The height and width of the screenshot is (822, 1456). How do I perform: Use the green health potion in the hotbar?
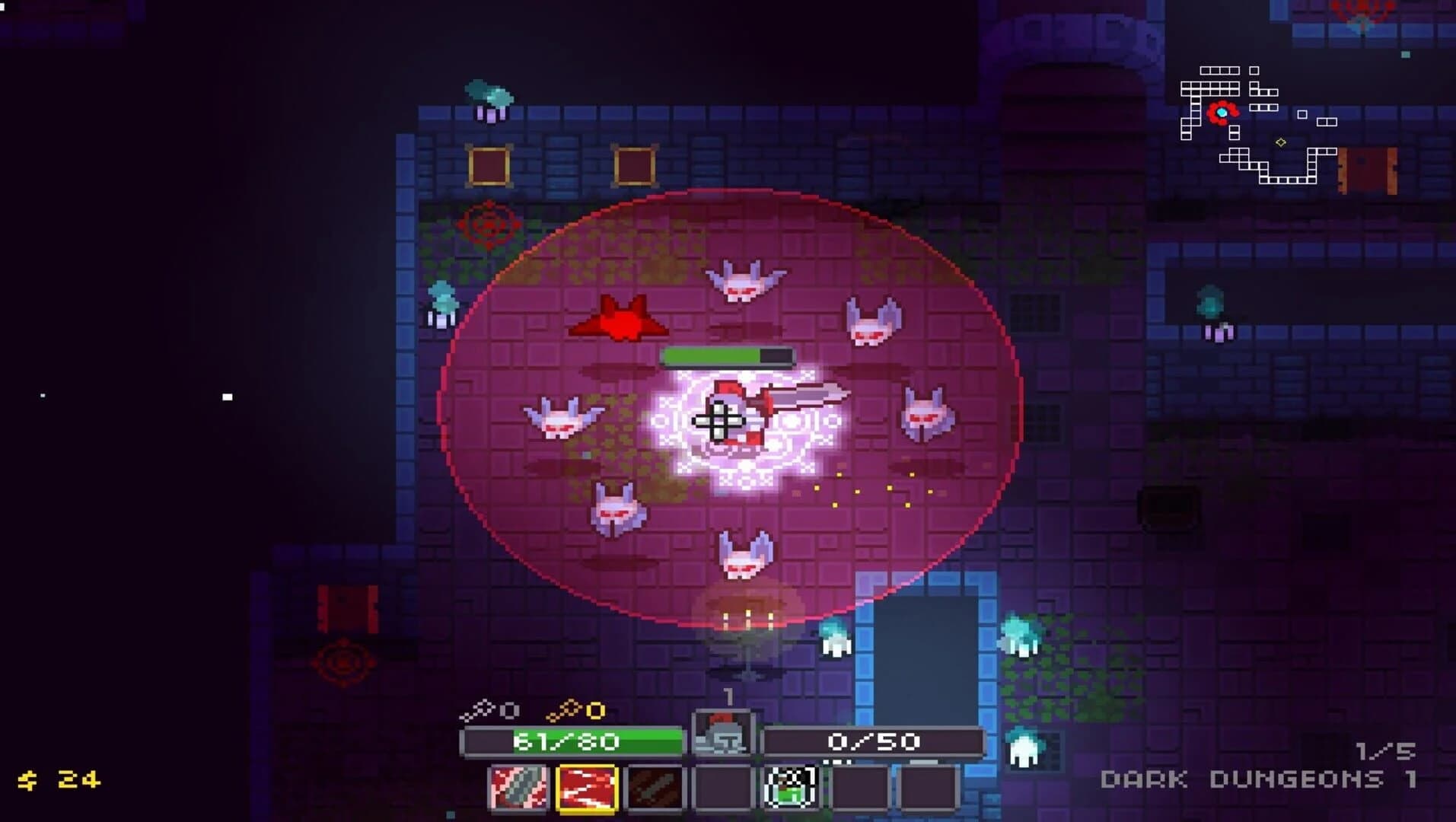pyautogui.click(x=789, y=790)
